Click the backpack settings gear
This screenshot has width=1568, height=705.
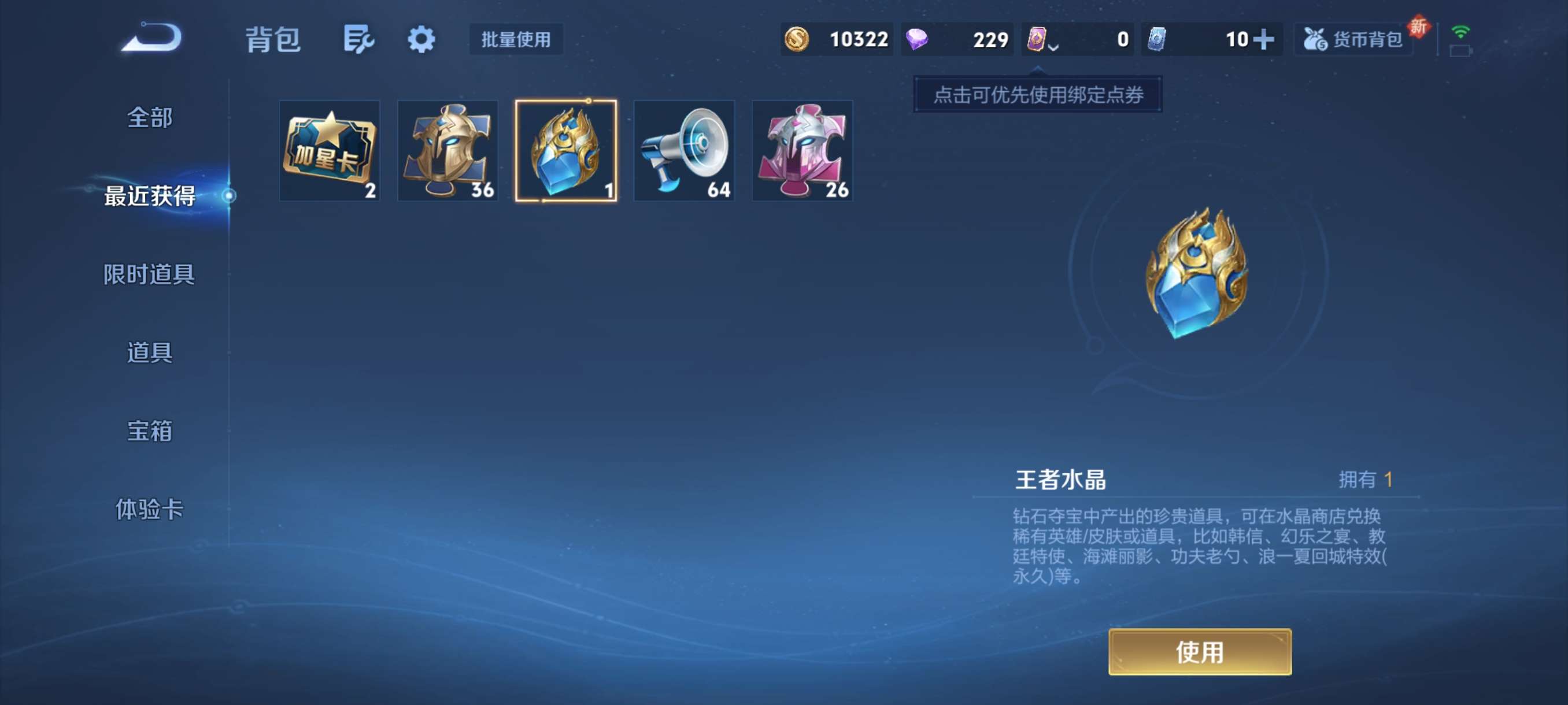coord(420,39)
